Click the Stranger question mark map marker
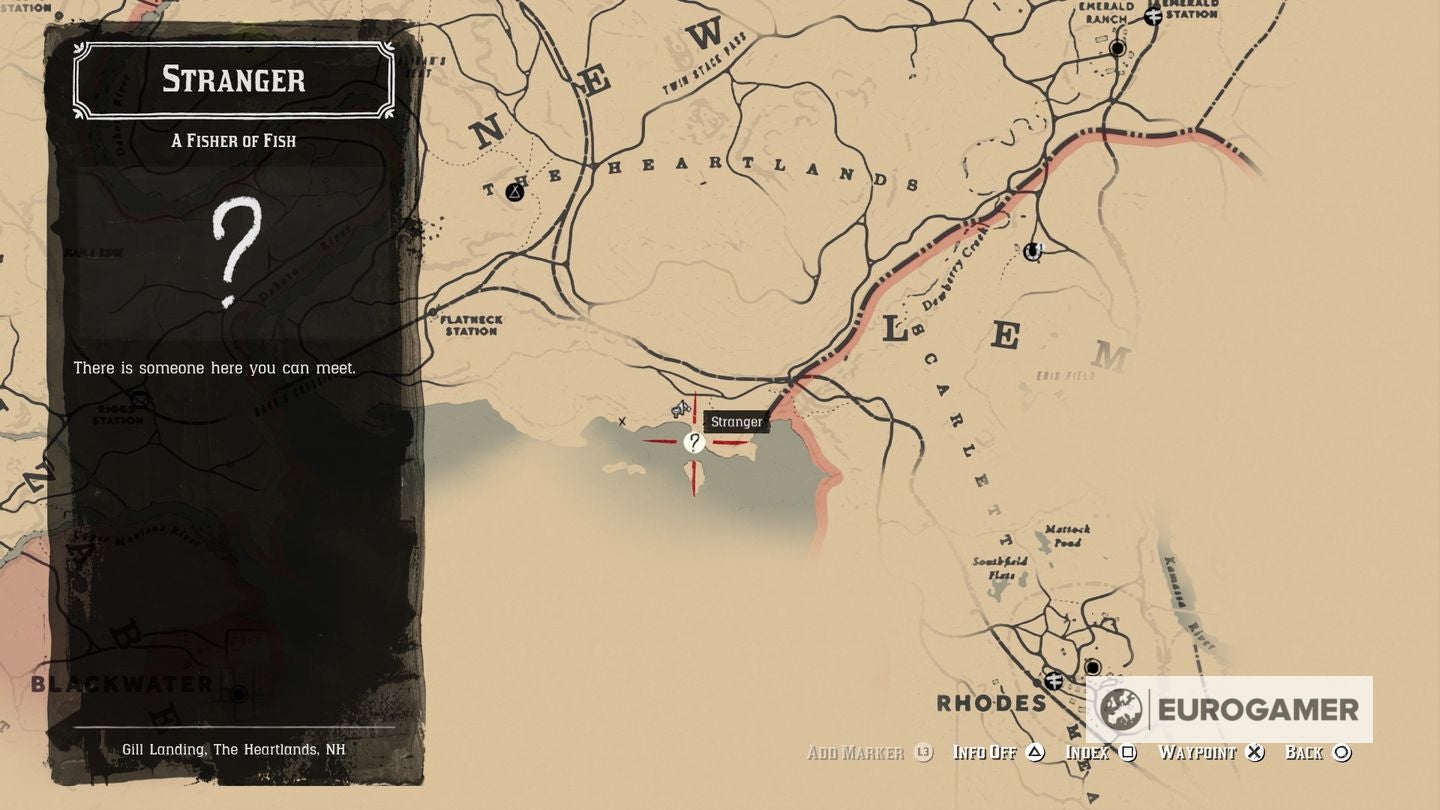1440x810 pixels. [695, 441]
